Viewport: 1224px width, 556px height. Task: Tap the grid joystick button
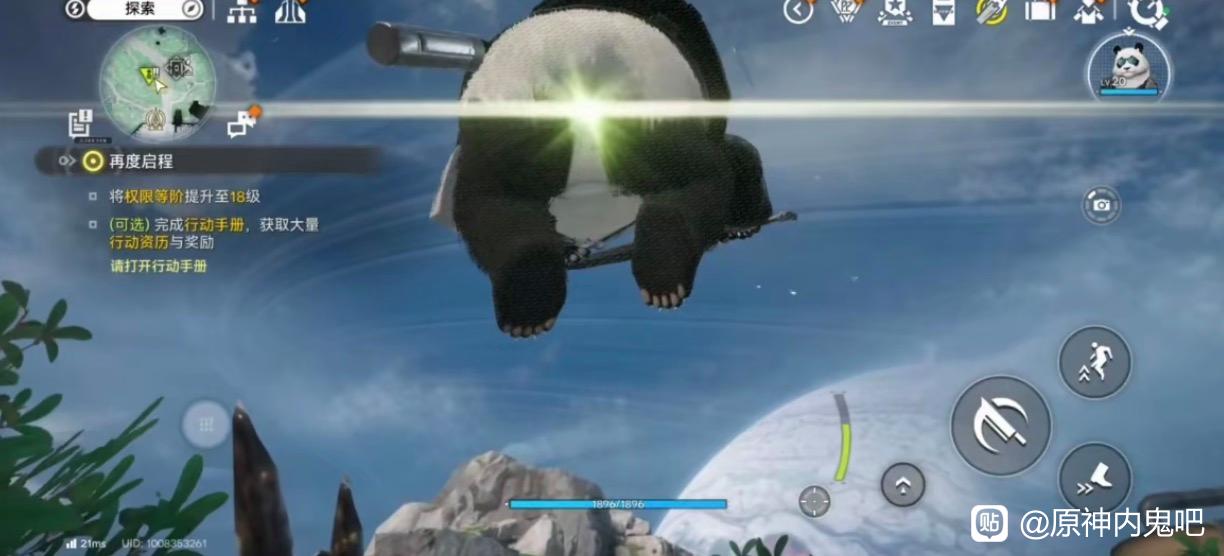(206, 425)
